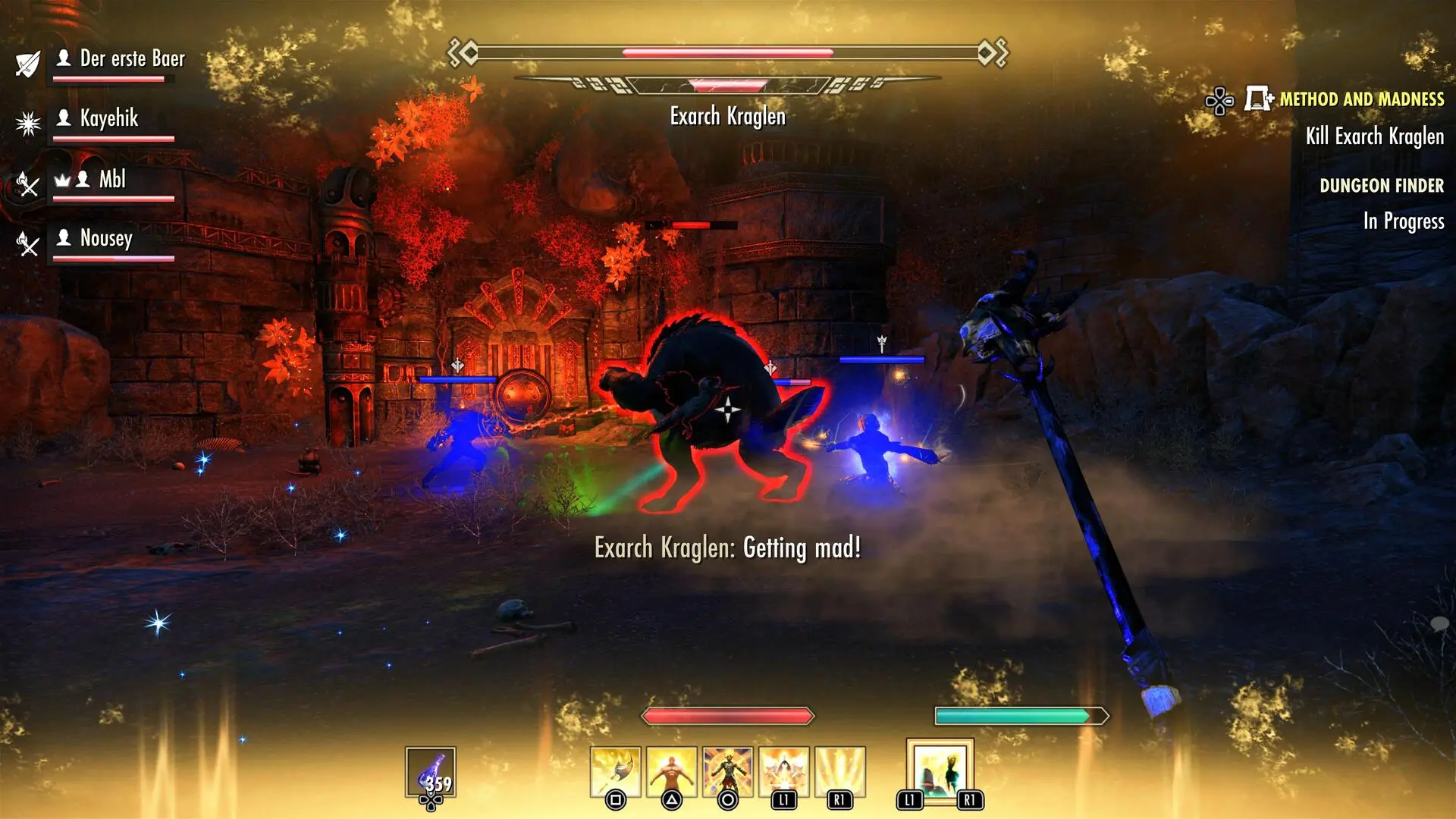Open the Method and Madness quest tracker
The image size is (1456, 819).
point(1361,99)
